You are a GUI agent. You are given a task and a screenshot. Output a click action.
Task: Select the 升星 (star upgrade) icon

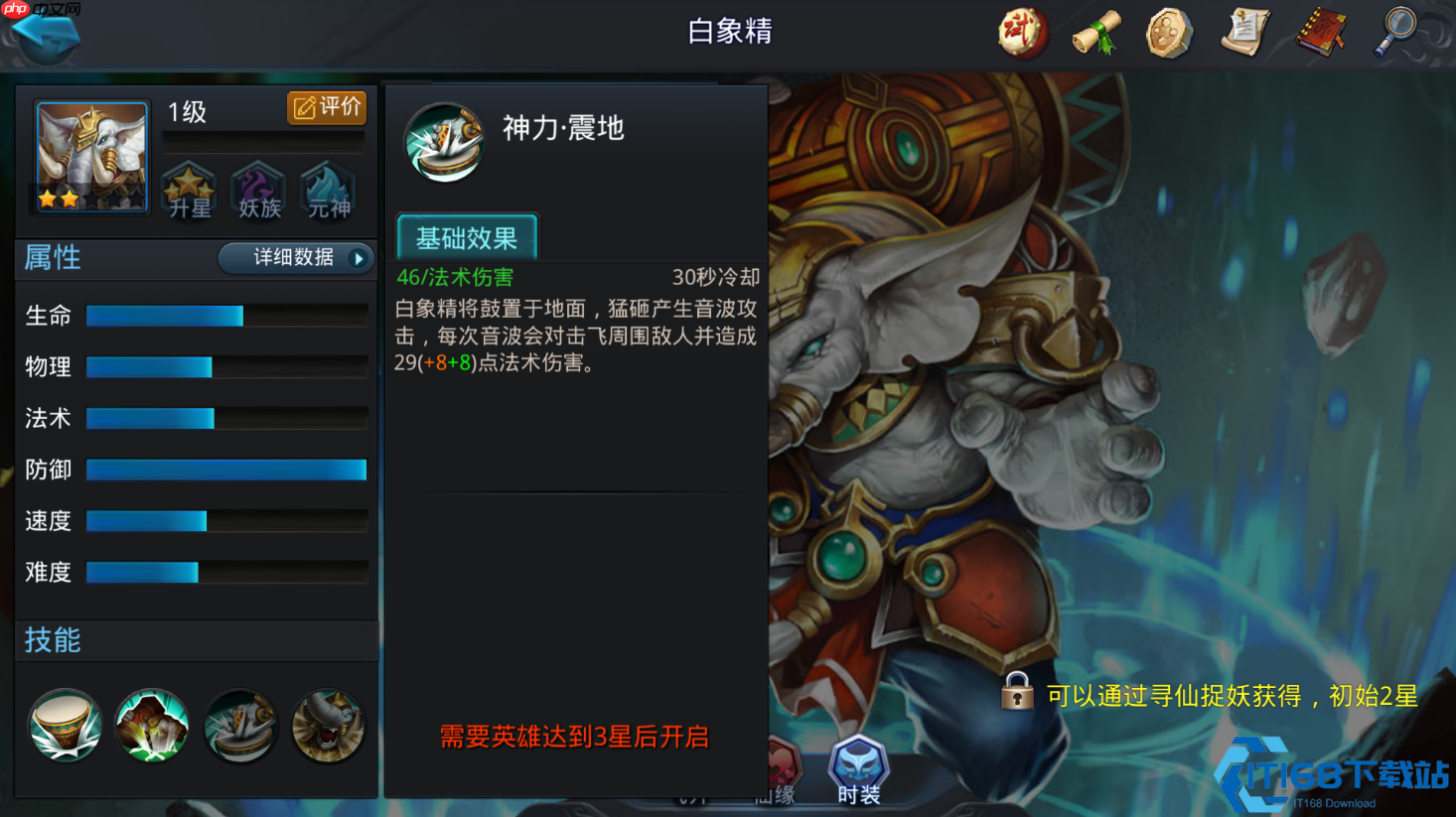pos(189,193)
